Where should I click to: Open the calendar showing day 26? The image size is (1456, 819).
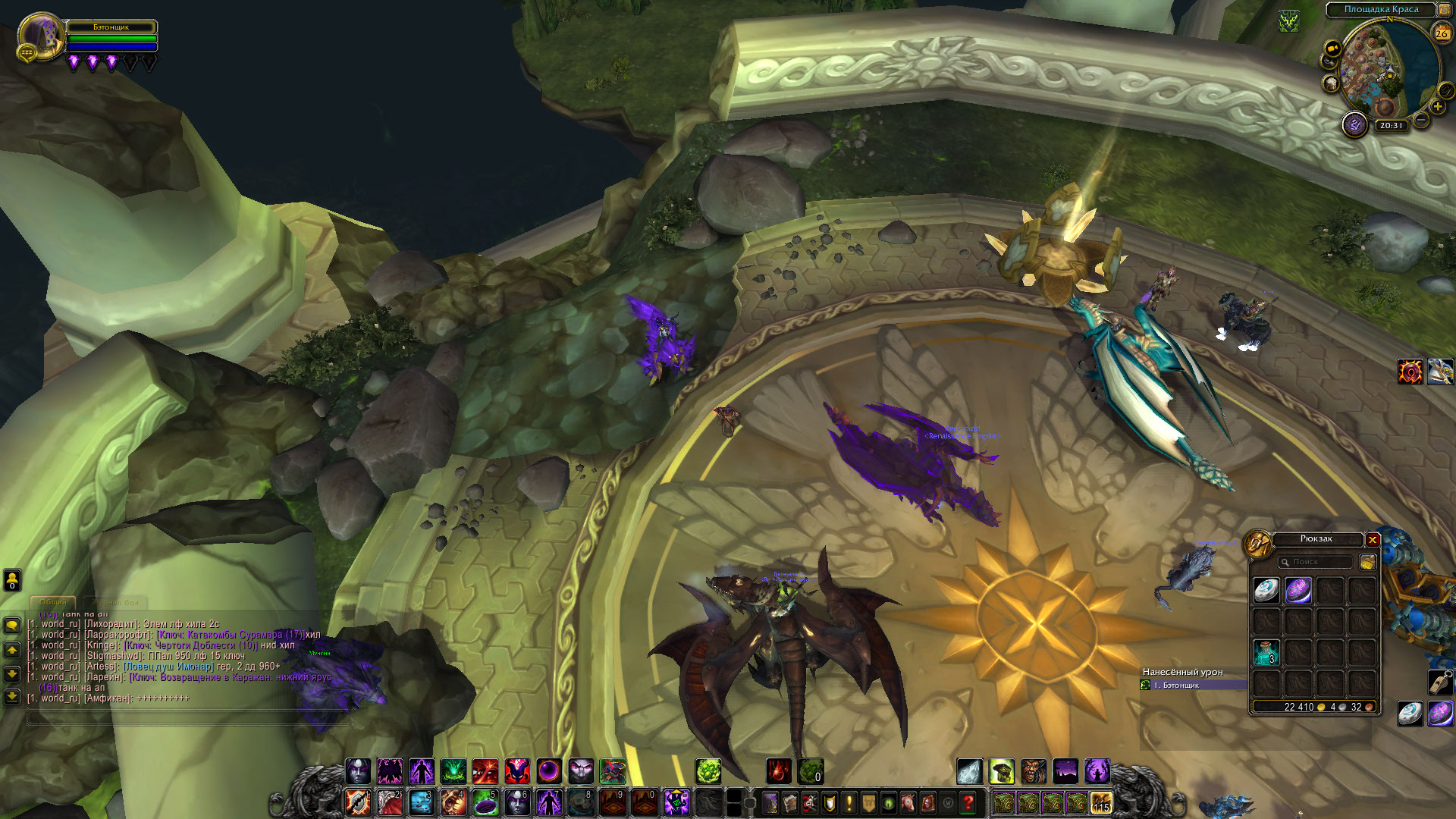click(1442, 33)
